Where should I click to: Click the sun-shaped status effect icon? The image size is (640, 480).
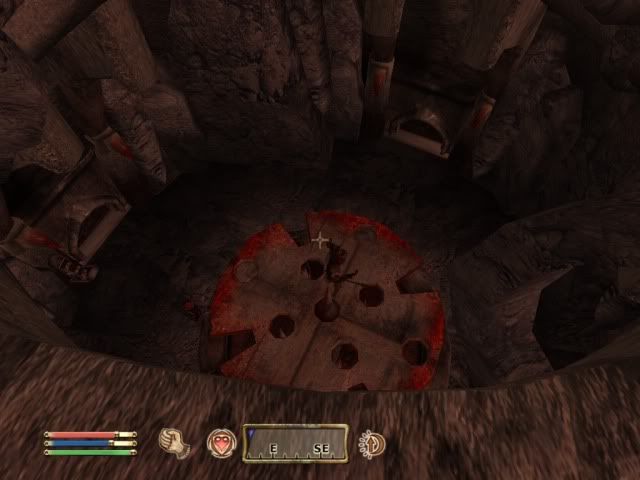372,441
